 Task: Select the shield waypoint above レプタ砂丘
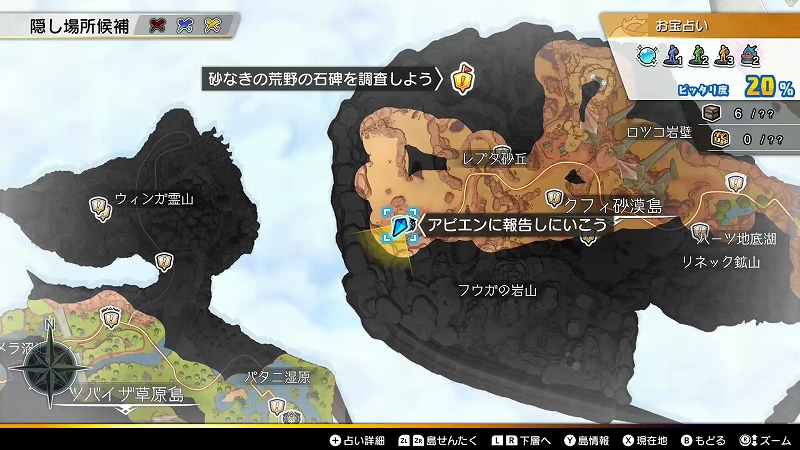[502, 154]
